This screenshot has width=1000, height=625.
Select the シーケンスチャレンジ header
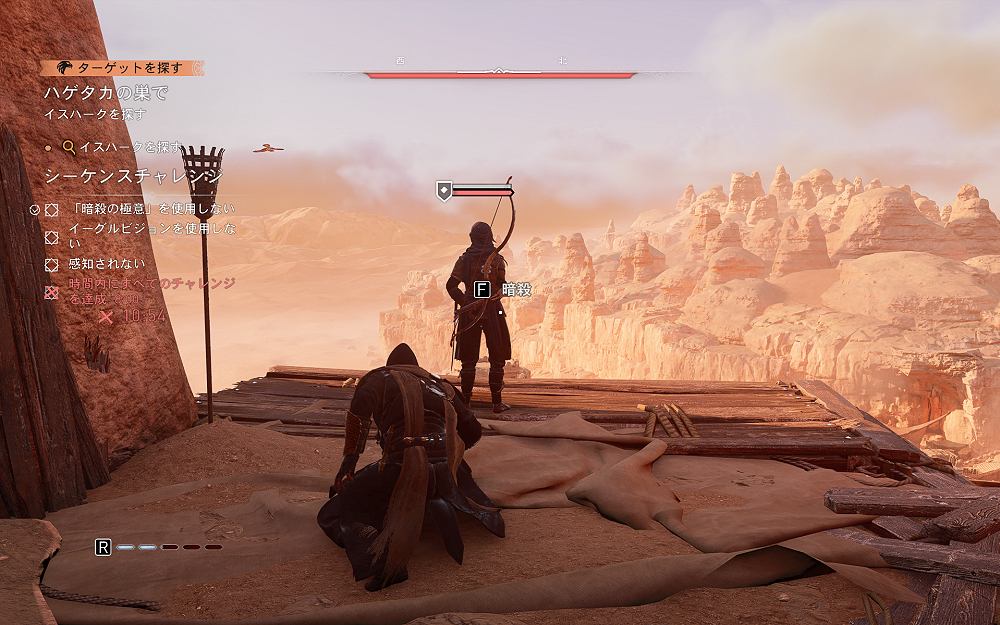(133, 177)
